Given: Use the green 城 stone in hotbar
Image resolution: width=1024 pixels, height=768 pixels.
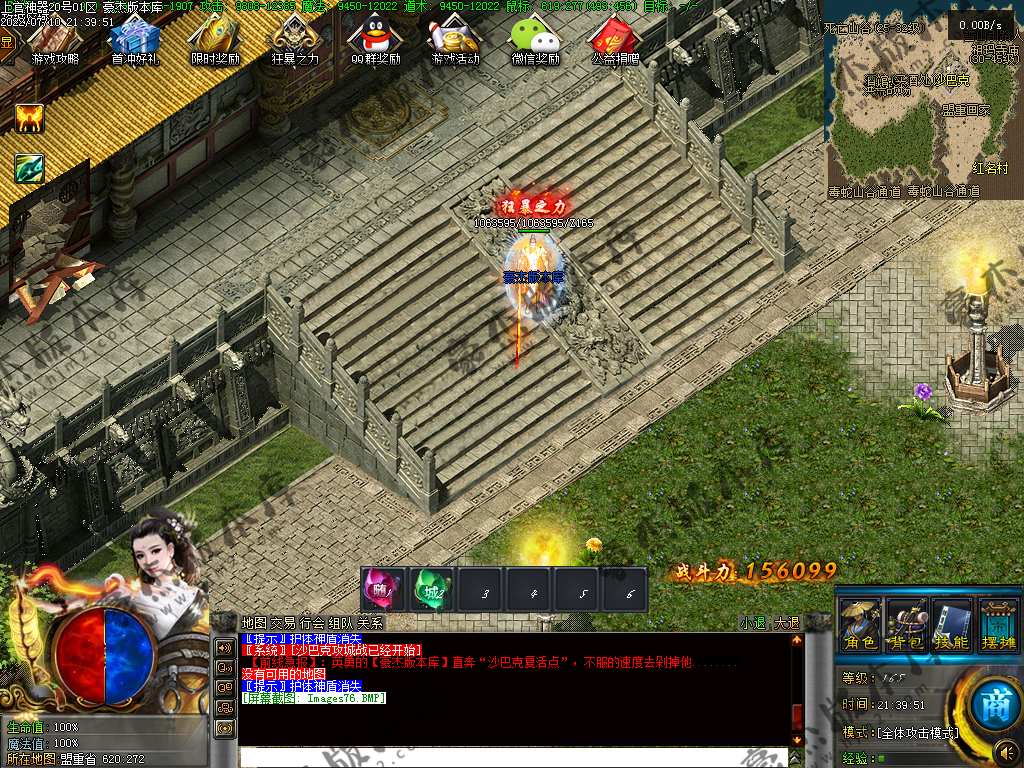Looking at the screenshot, I should point(433,590).
